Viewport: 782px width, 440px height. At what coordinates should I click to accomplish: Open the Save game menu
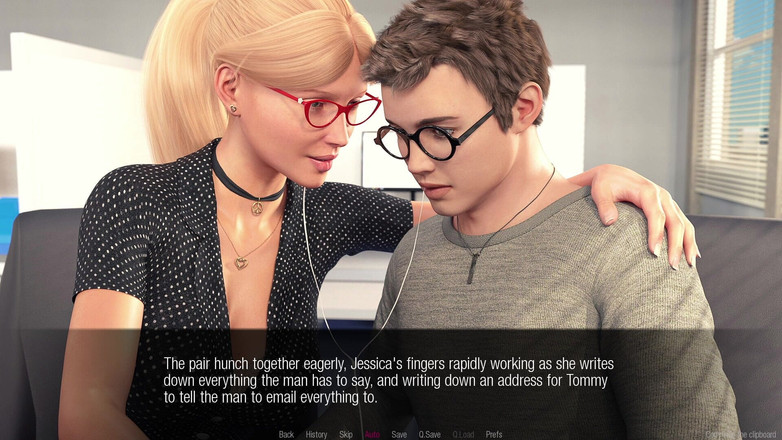pyautogui.click(x=399, y=434)
